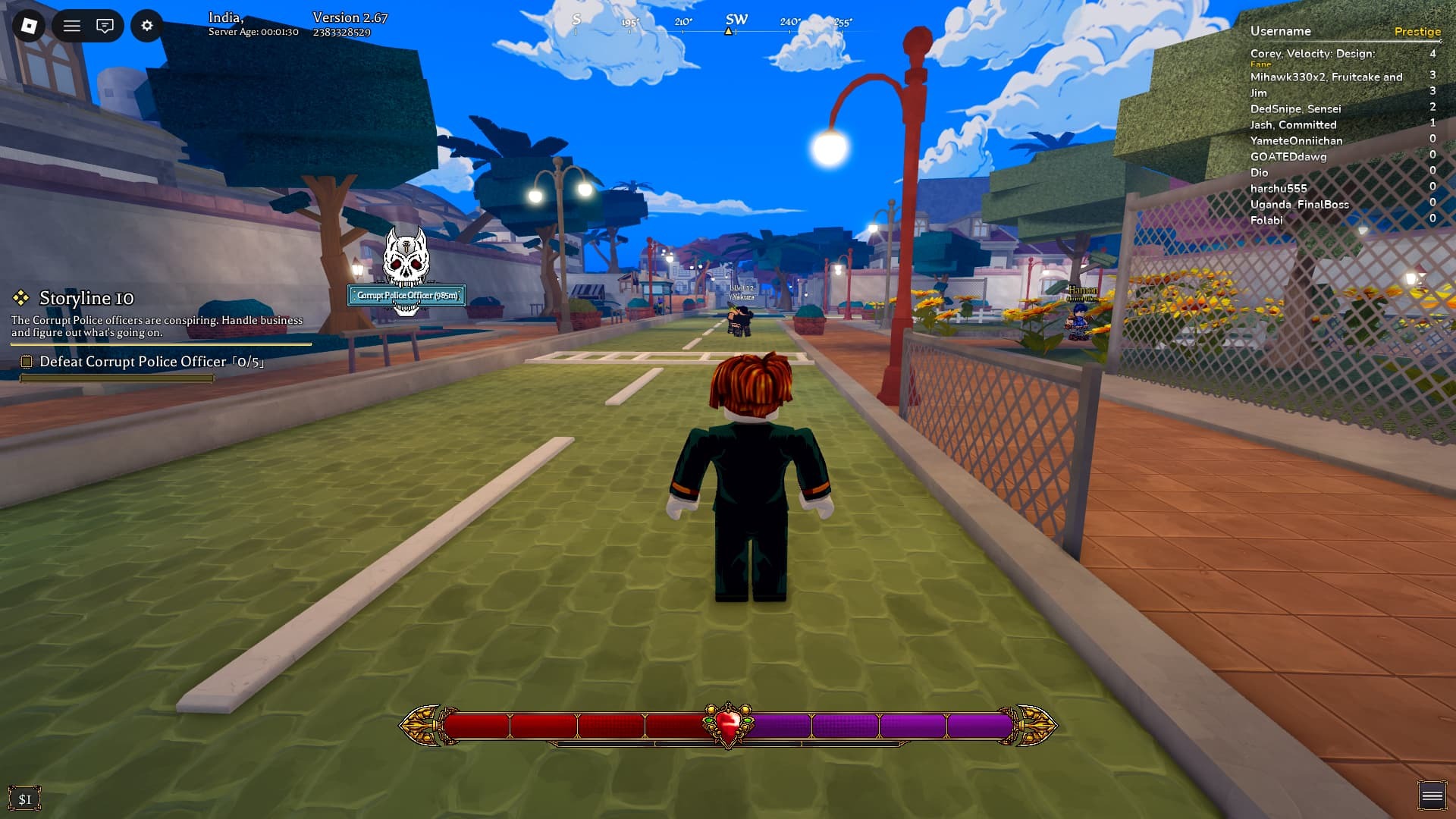1456x819 pixels.
Task: Open the gold-framed menu button in the corner
Action: (x=1432, y=795)
